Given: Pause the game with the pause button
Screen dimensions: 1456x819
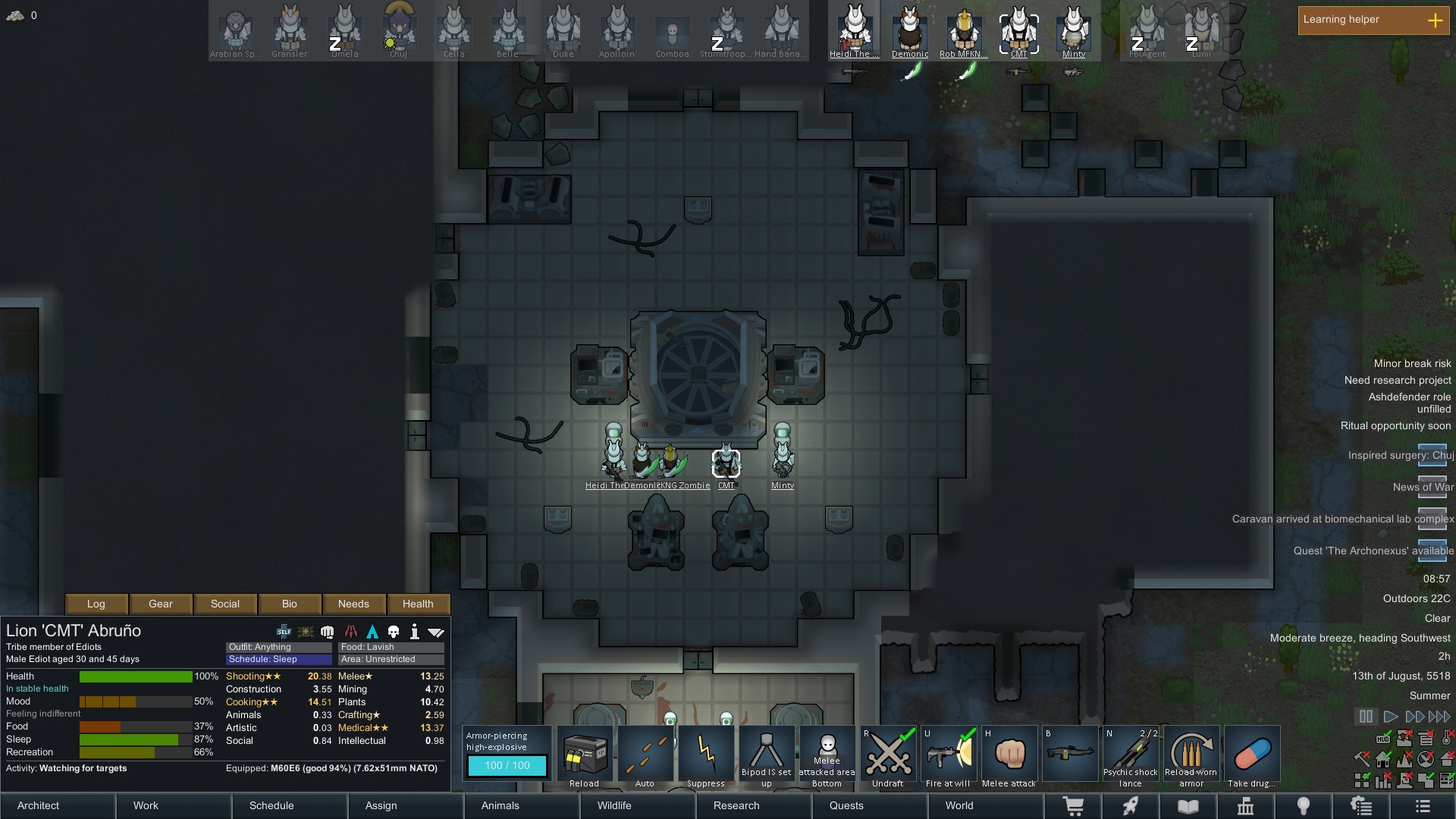Looking at the screenshot, I should click(1366, 716).
